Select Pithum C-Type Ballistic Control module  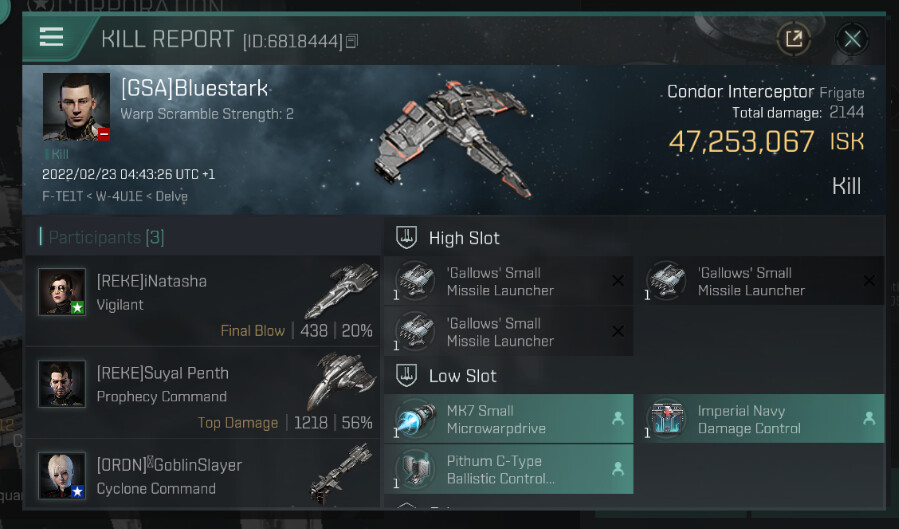[x=509, y=469]
